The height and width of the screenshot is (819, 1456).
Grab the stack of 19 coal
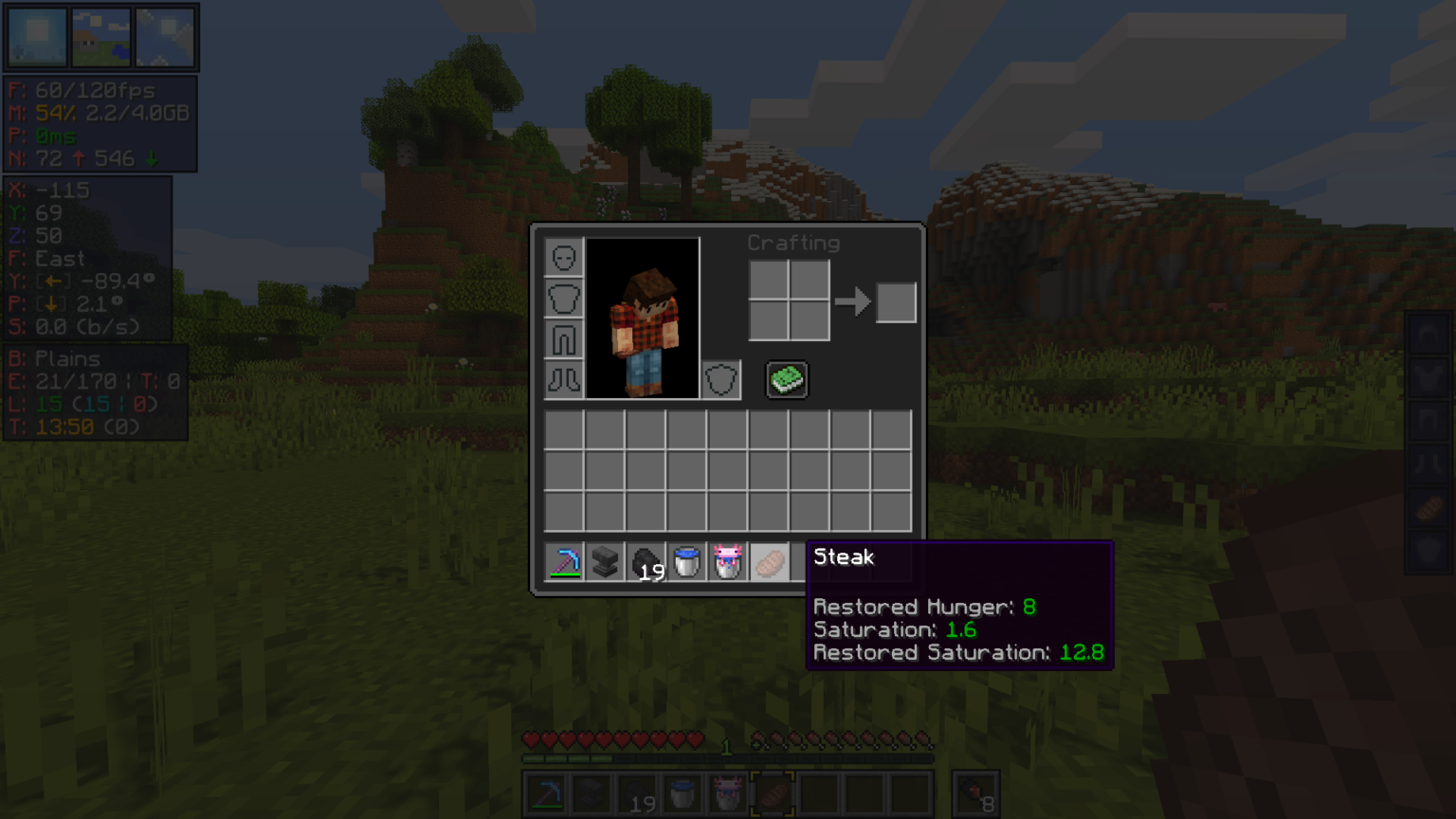[646, 562]
